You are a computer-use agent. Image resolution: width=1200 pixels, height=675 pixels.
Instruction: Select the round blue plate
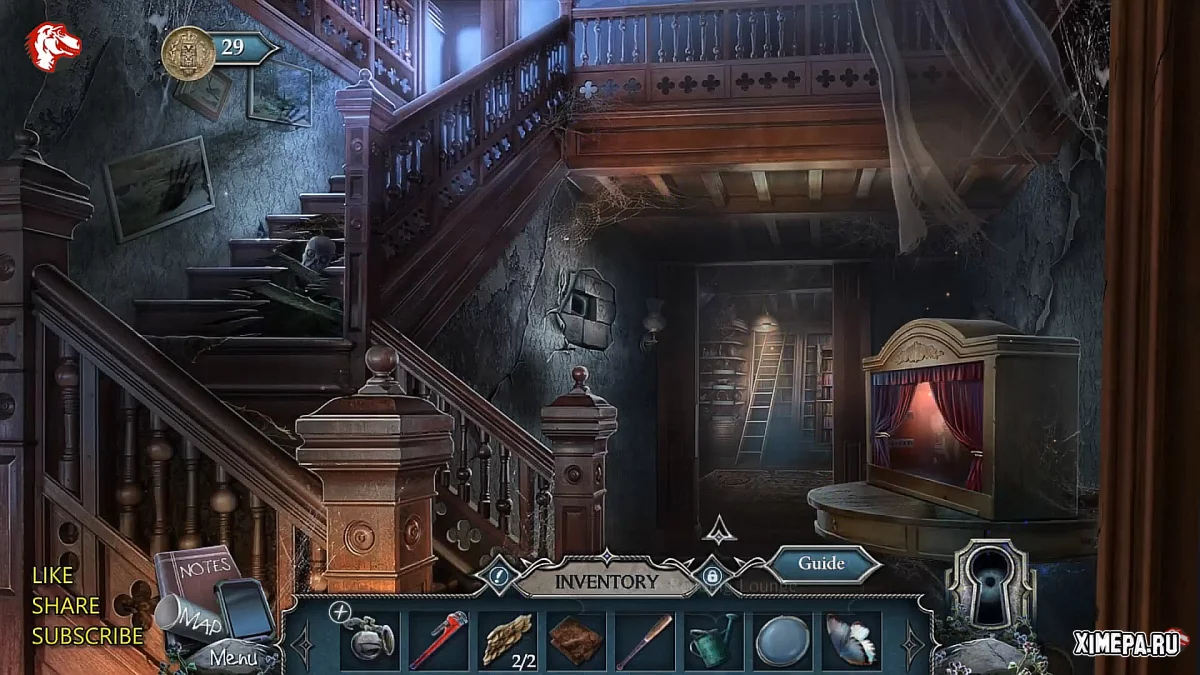783,640
